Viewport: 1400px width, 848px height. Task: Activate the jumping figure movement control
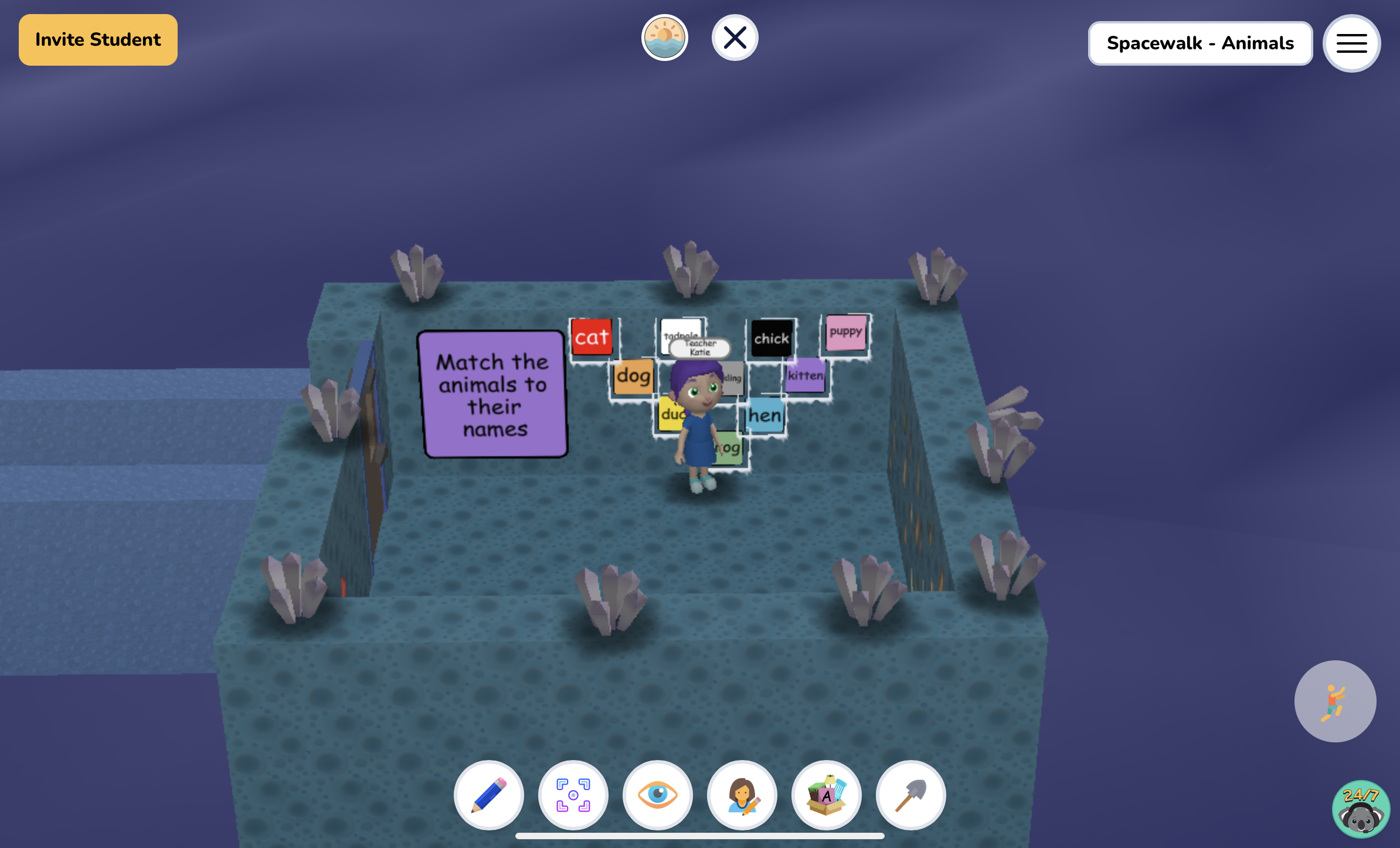coord(1336,702)
